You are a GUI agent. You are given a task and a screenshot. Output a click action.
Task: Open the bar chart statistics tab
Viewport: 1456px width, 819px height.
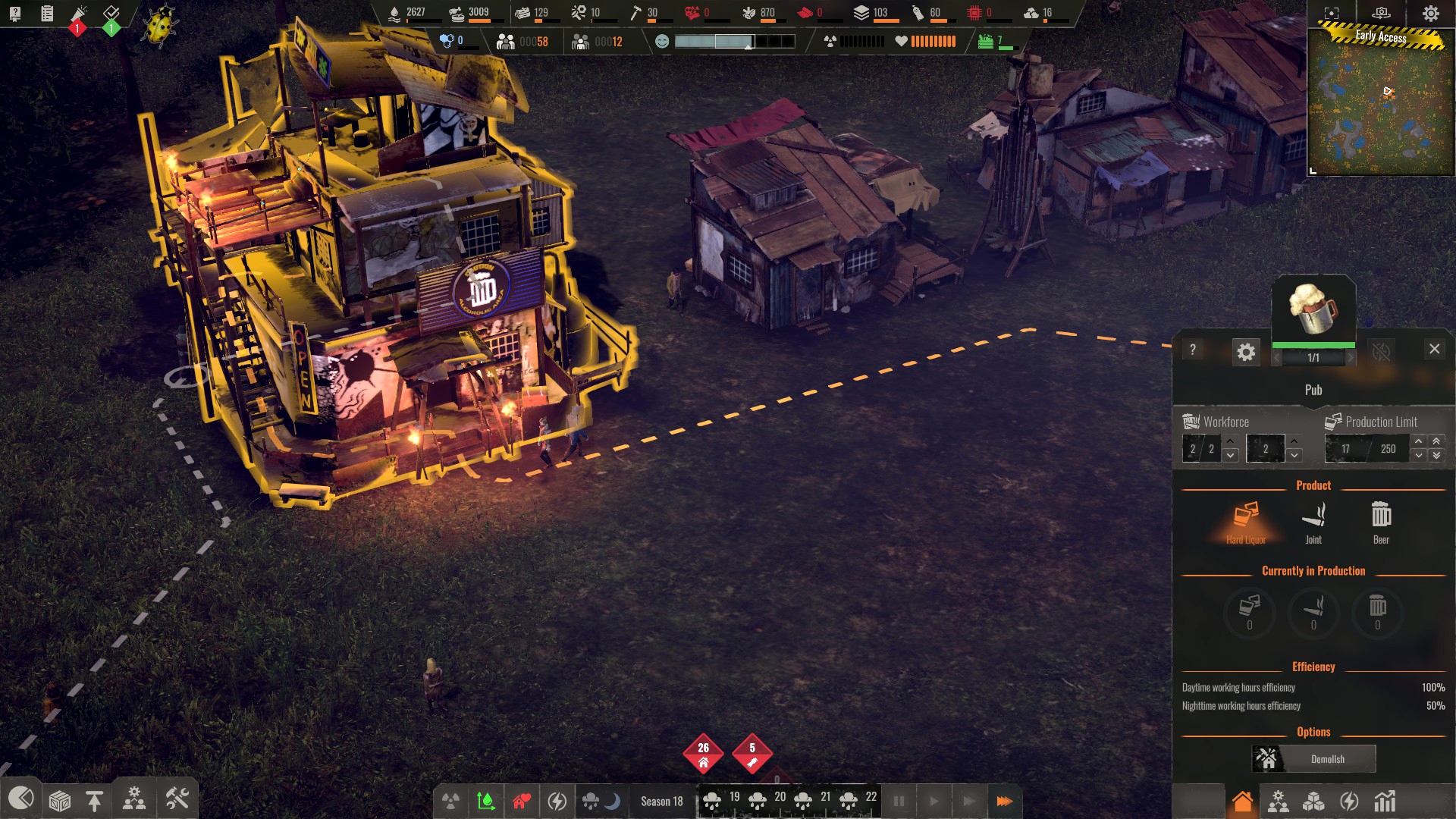(1385, 802)
